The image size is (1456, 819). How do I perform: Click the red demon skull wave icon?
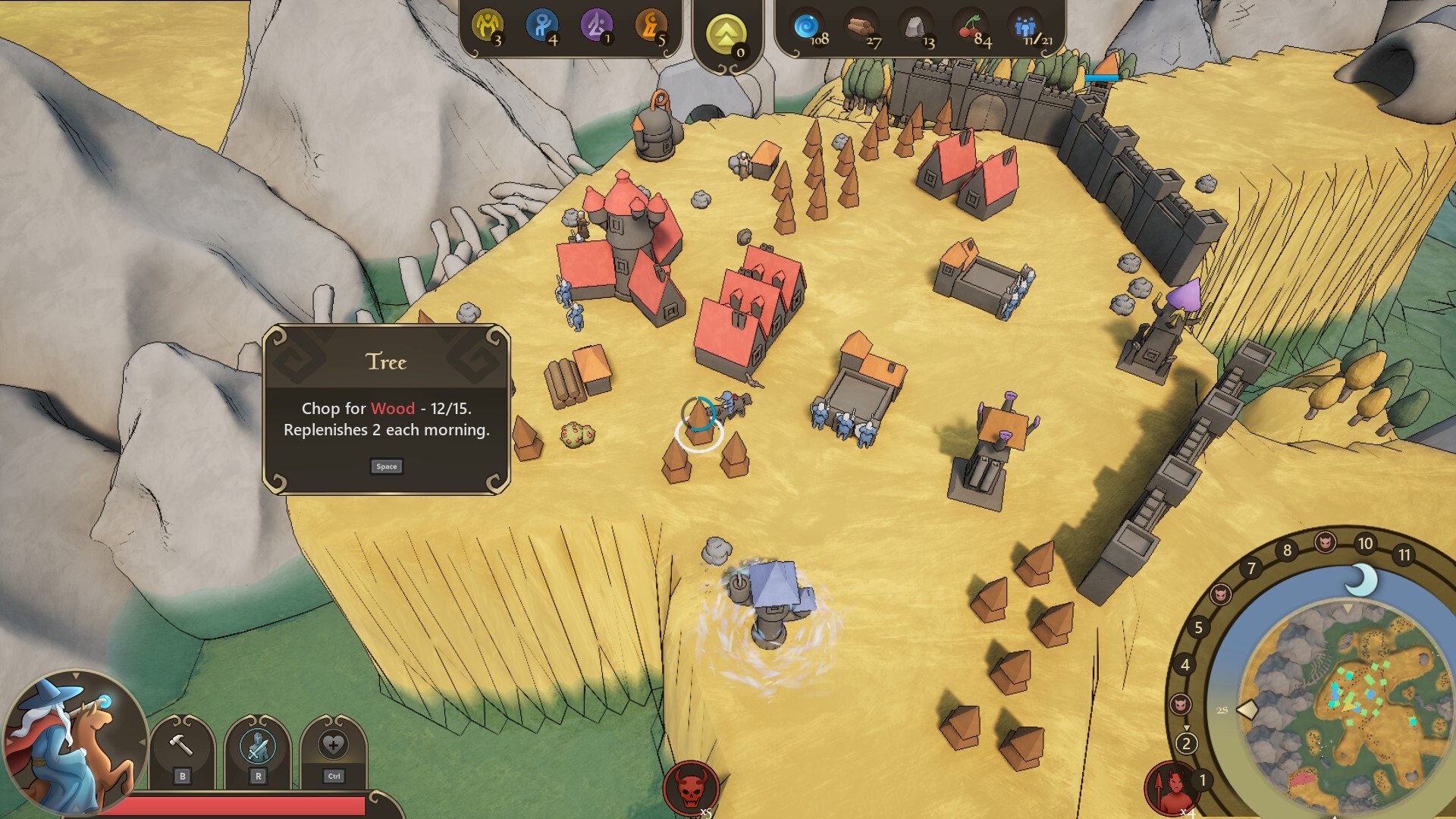pos(690,789)
